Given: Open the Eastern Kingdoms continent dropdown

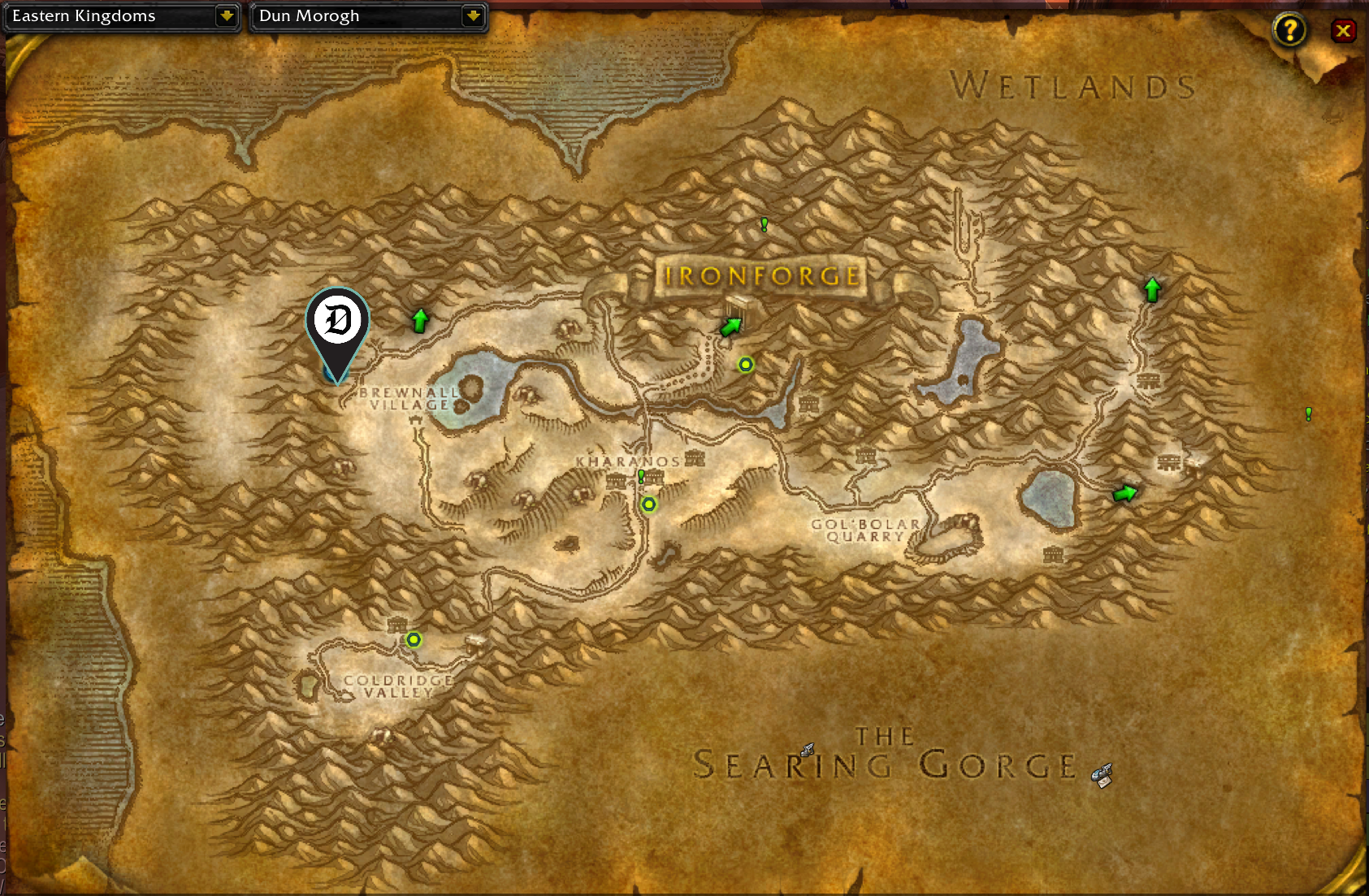Looking at the screenshot, I should [122, 15].
